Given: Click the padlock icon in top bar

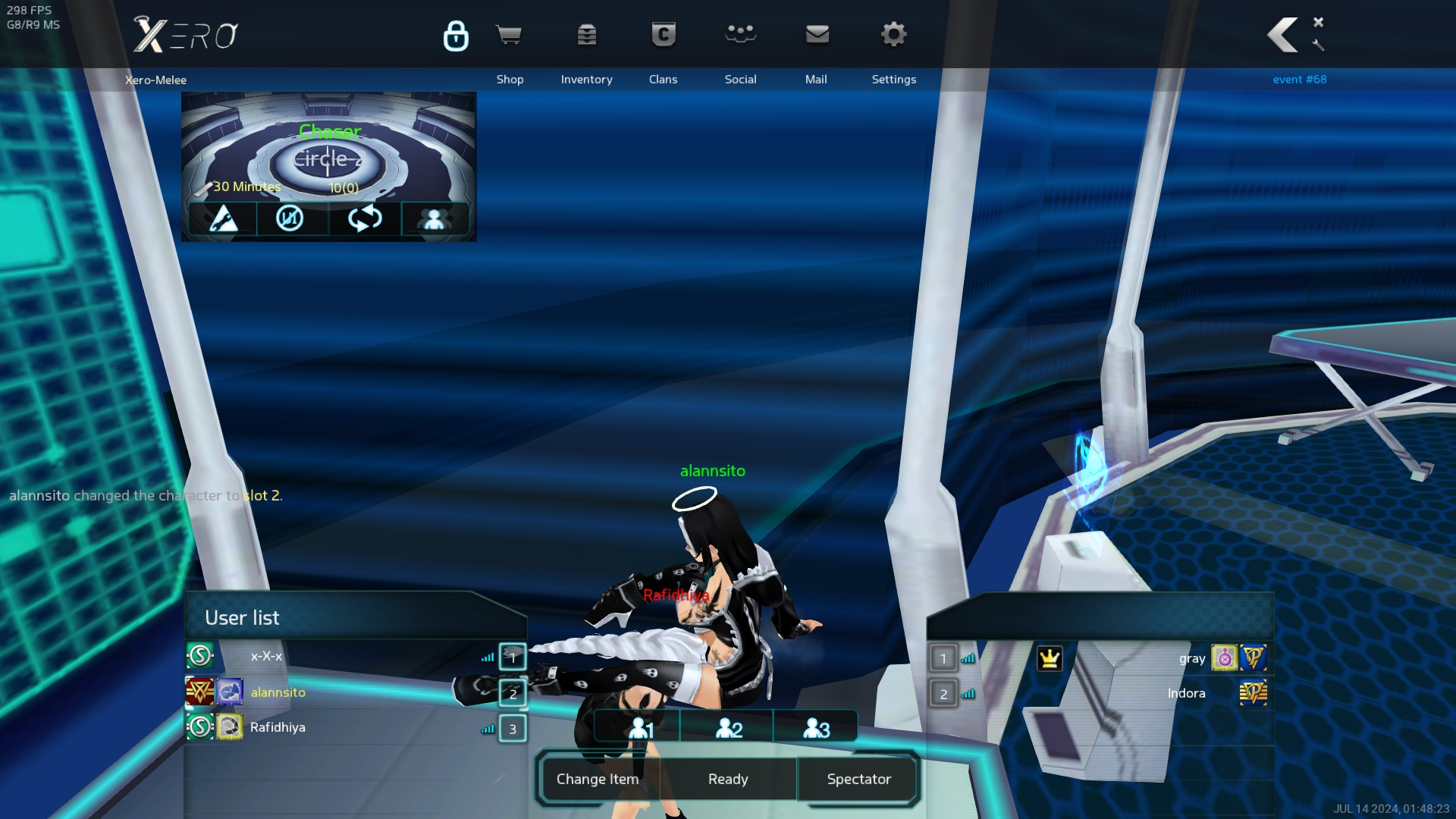Looking at the screenshot, I should coord(456,36).
